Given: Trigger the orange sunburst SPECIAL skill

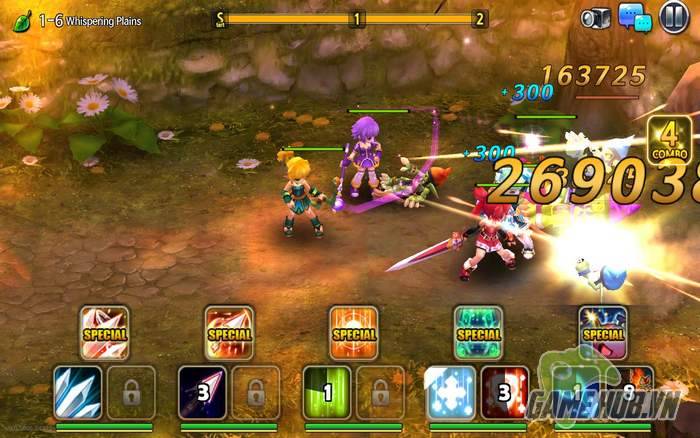Looking at the screenshot, I should tap(354, 332).
